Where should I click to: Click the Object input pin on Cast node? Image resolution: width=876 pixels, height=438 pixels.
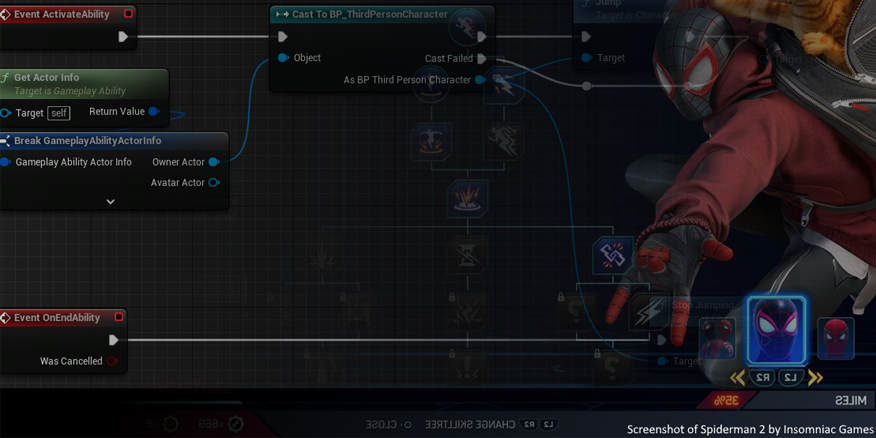point(283,58)
